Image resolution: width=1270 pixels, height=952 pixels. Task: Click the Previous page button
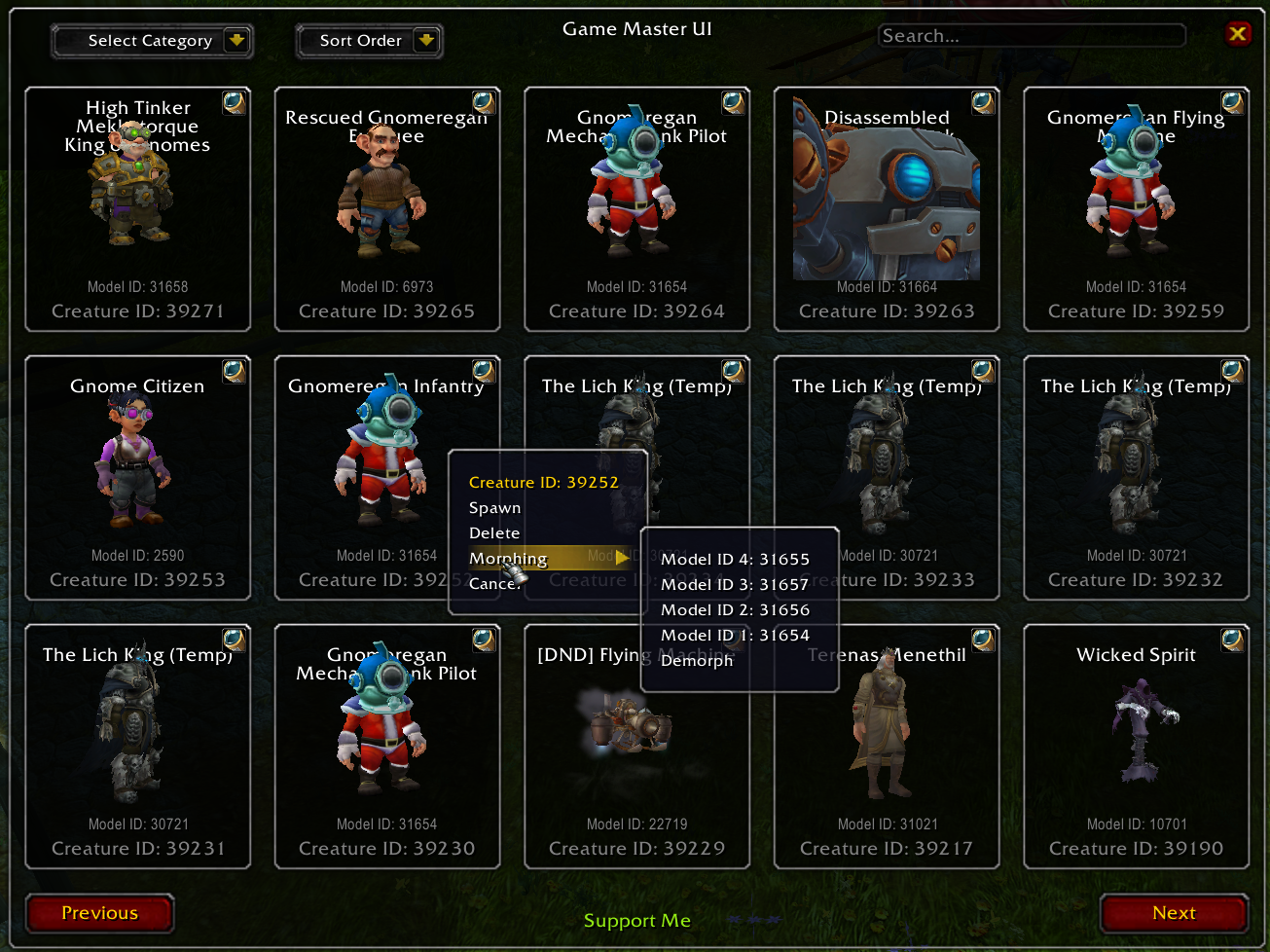(x=98, y=913)
